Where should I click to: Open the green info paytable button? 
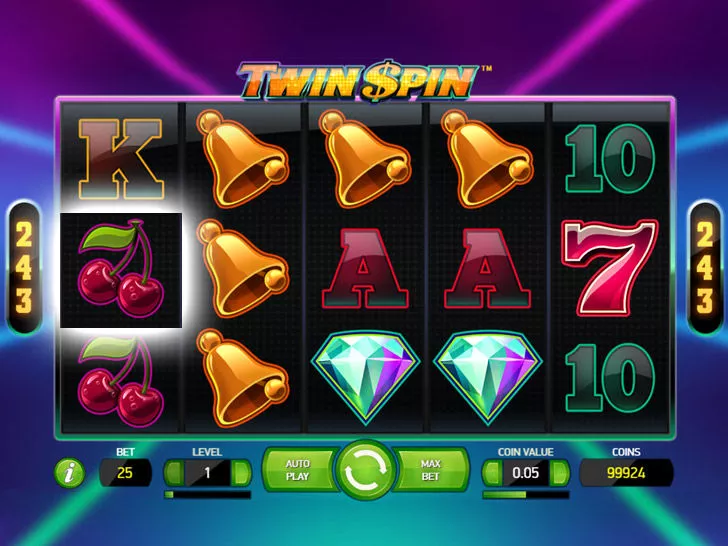pos(69,473)
